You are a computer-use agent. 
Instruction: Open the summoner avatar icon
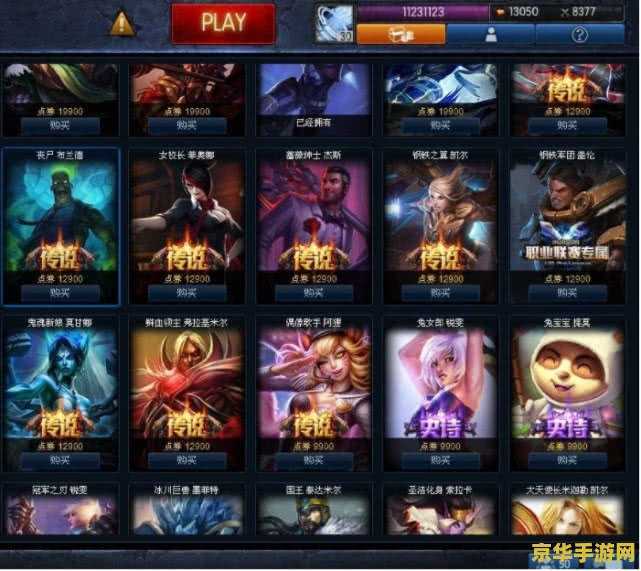click(334, 24)
